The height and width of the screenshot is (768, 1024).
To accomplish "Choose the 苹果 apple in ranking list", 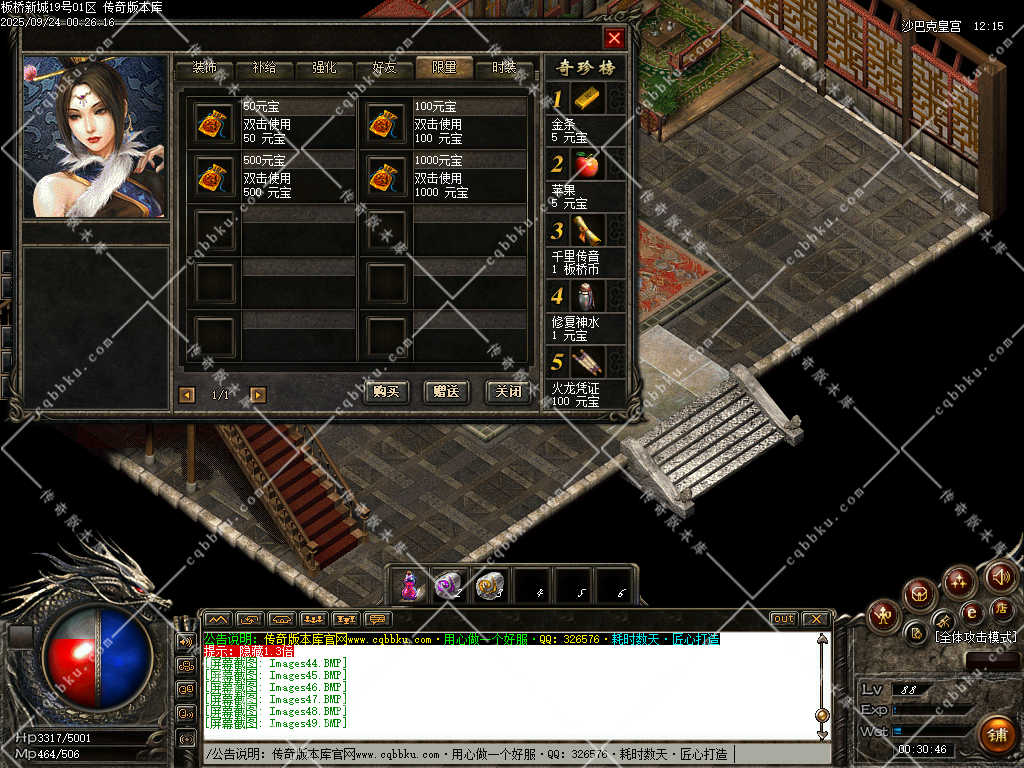I will click(587, 165).
